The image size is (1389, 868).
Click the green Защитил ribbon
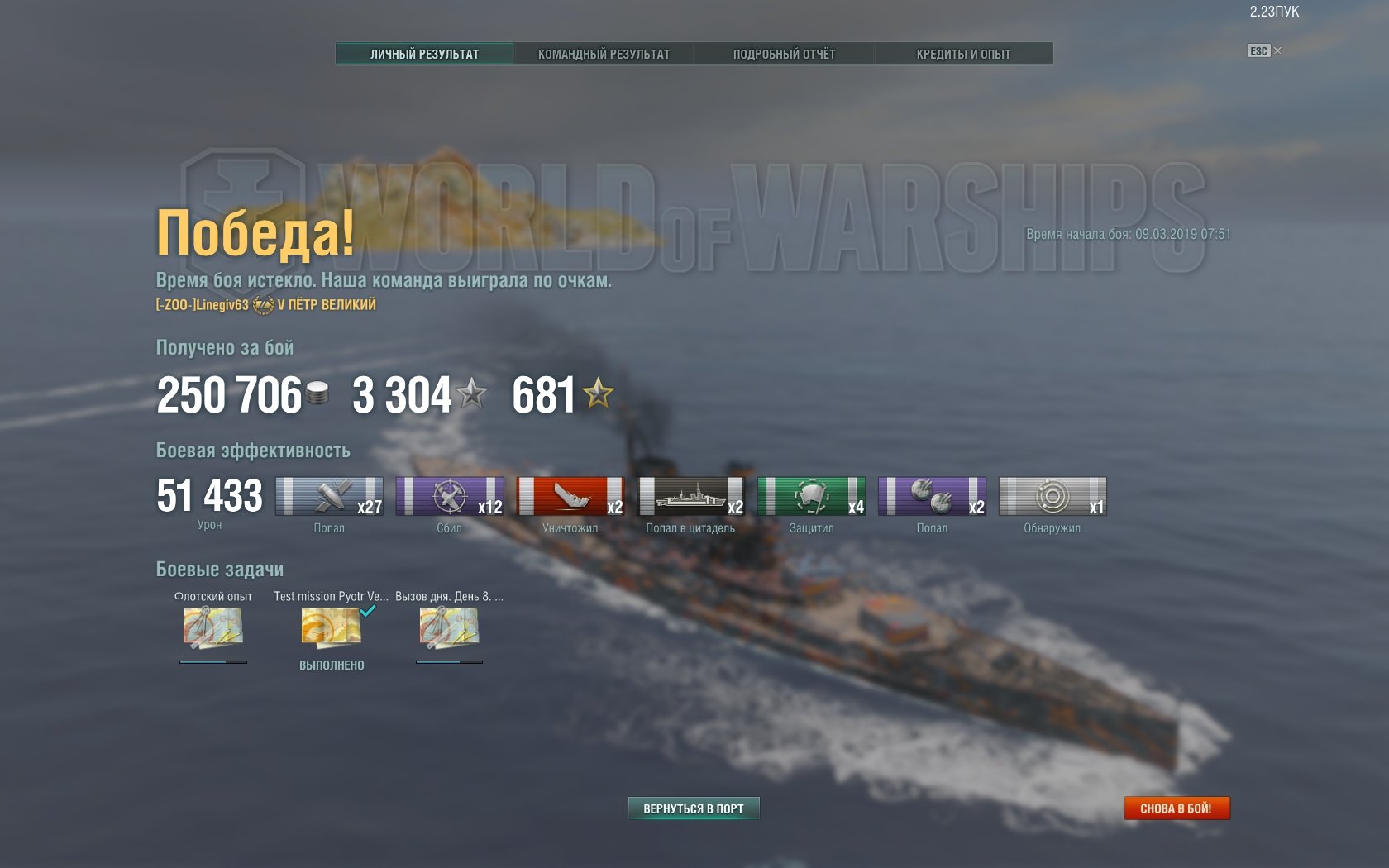(811, 497)
